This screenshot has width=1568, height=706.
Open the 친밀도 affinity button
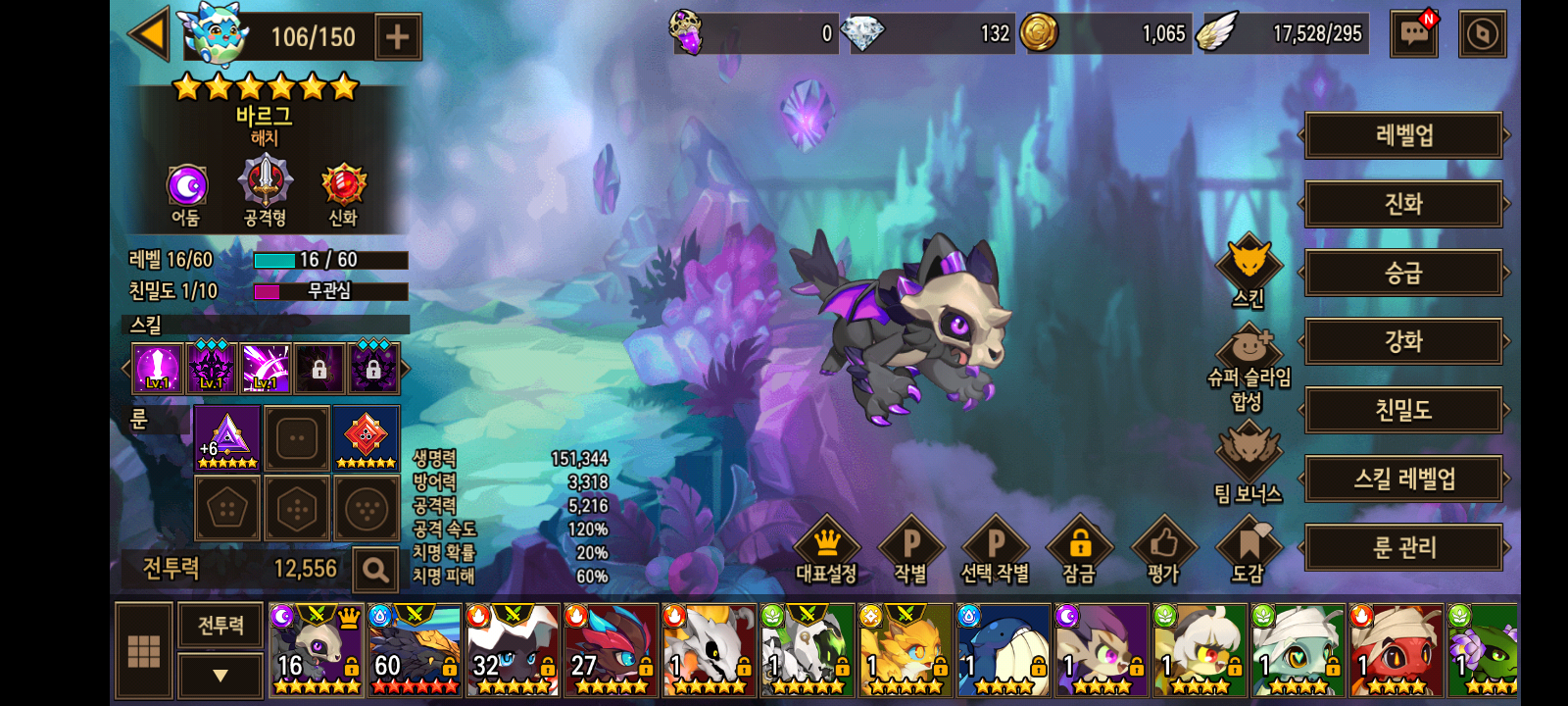click(x=1403, y=410)
